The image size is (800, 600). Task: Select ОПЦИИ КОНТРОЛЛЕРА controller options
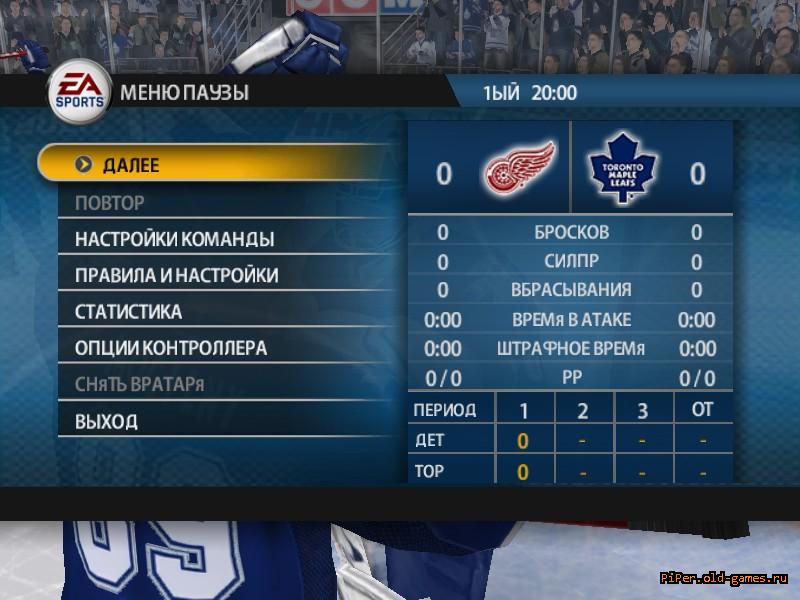pos(170,349)
